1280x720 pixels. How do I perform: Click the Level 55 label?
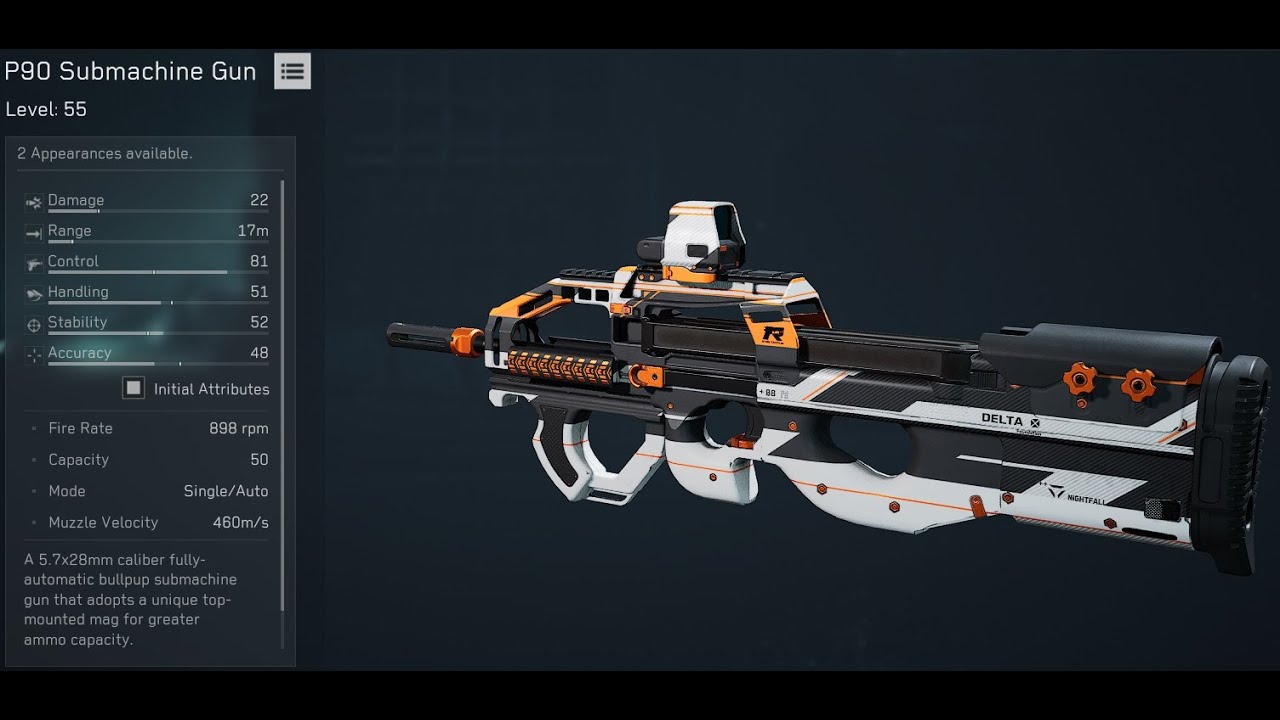(46, 109)
